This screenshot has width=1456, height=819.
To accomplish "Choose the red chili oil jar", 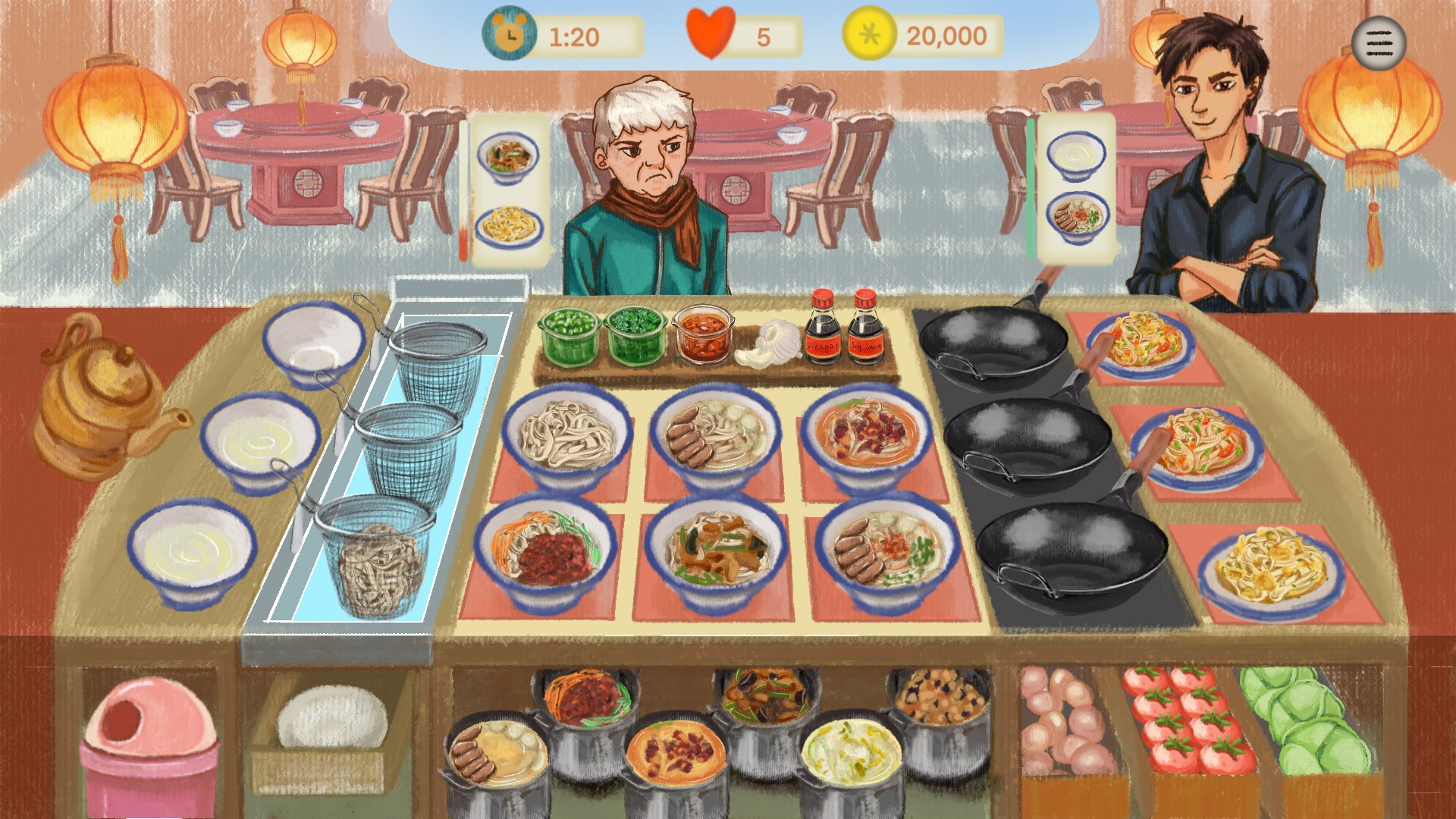I will pyautogui.click(x=703, y=334).
